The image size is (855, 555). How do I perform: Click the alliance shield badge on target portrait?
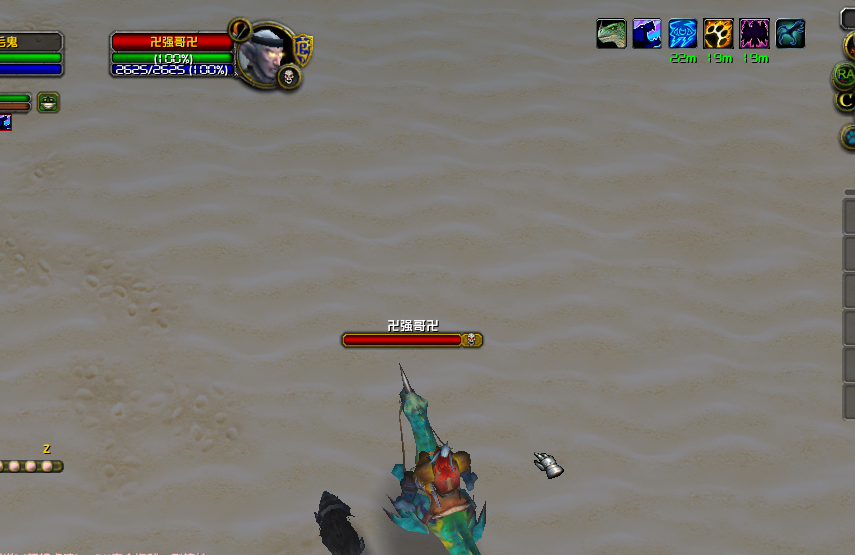pyautogui.click(x=303, y=49)
